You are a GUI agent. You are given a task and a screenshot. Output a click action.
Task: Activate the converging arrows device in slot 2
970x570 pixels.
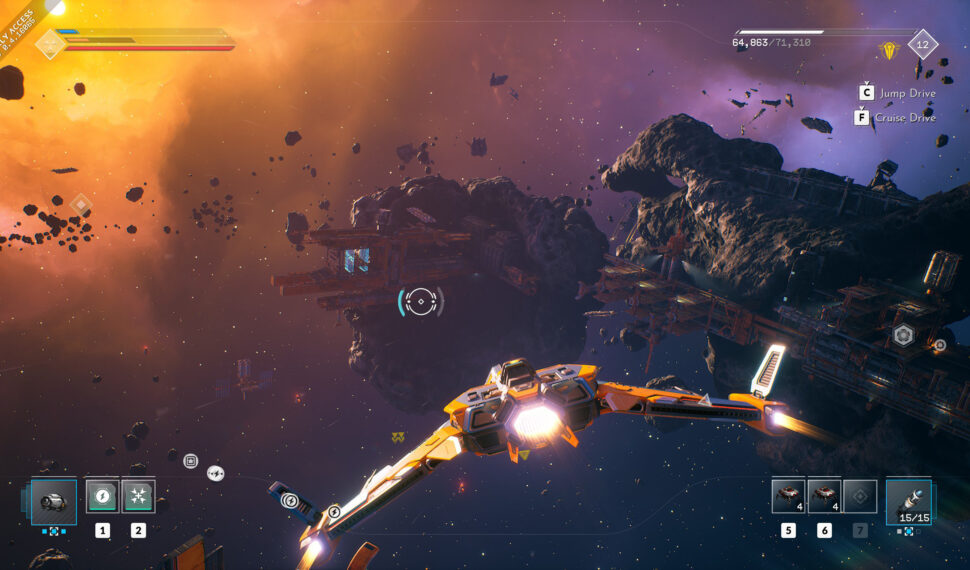pos(138,497)
